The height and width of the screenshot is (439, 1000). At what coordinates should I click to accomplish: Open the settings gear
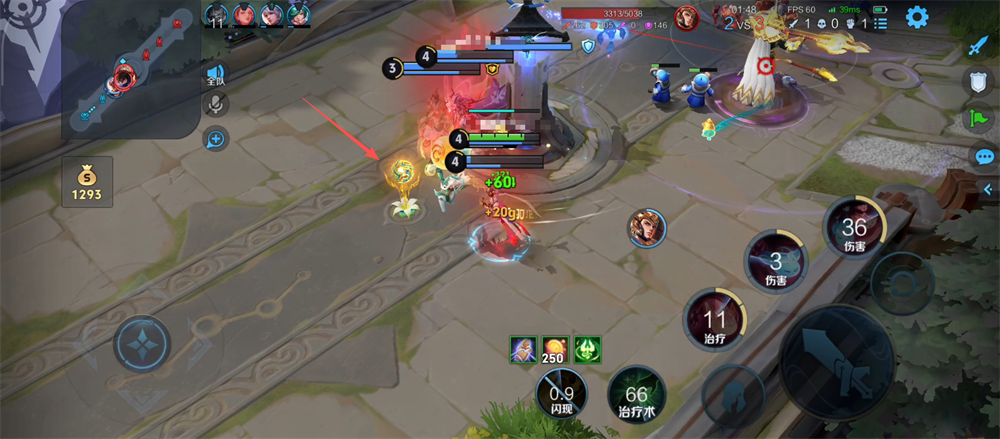click(x=916, y=17)
